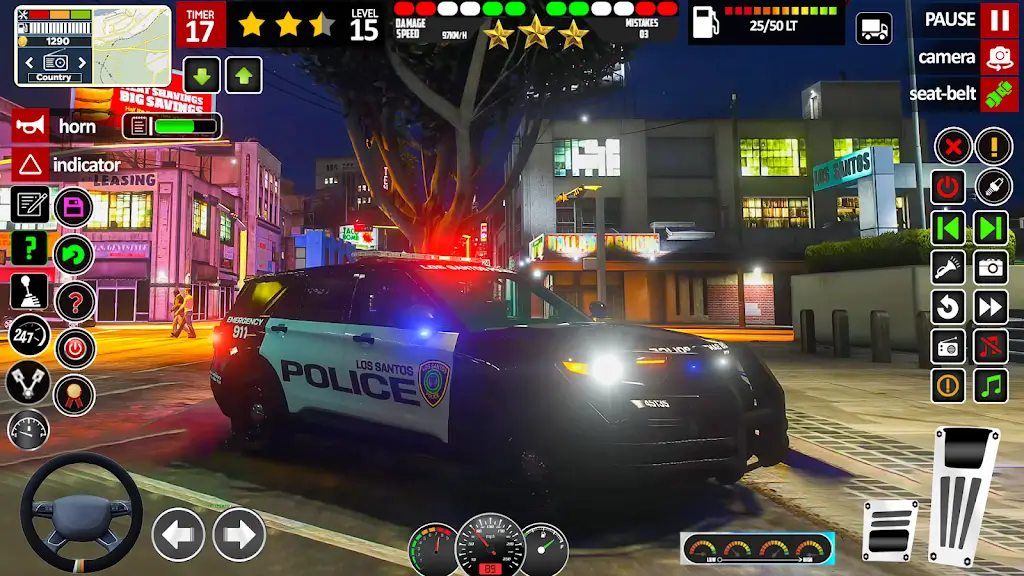The width and height of the screenshot is (1024, 576).
Task: Open the gear shifter control
Action: pyautogui.click(x=29, y=292)
